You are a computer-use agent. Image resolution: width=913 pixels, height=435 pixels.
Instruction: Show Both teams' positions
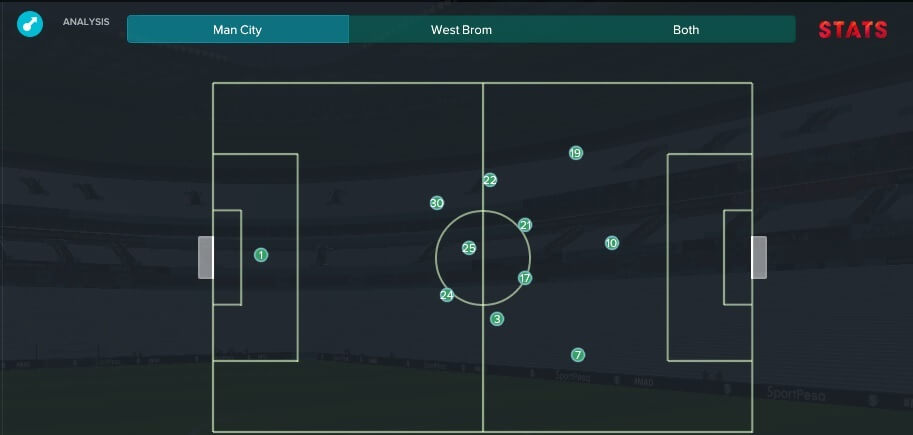coord(686,30)
